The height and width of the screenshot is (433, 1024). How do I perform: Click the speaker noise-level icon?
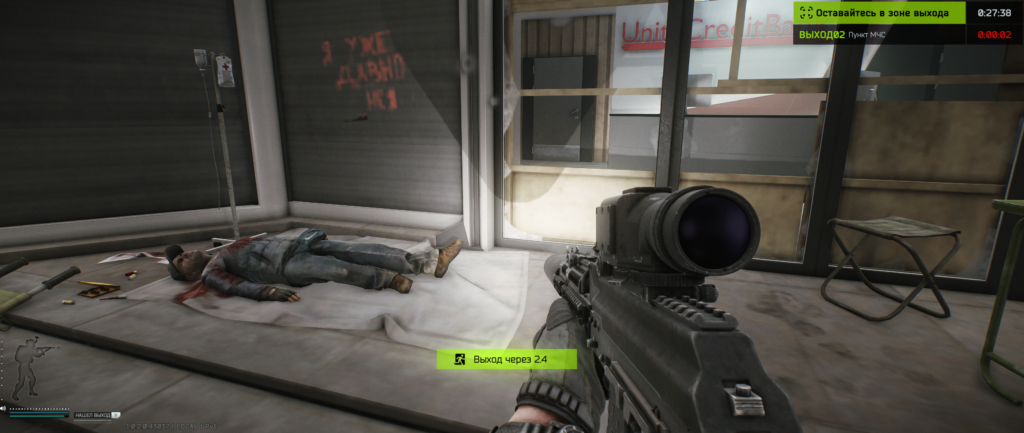click(x=4, y=407)
